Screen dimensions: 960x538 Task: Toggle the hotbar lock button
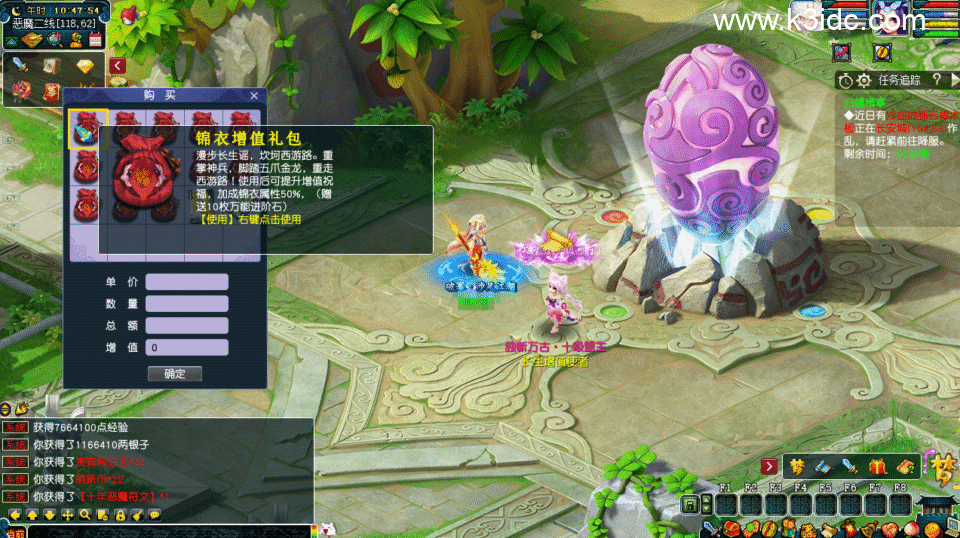click(x=689, y=505)
